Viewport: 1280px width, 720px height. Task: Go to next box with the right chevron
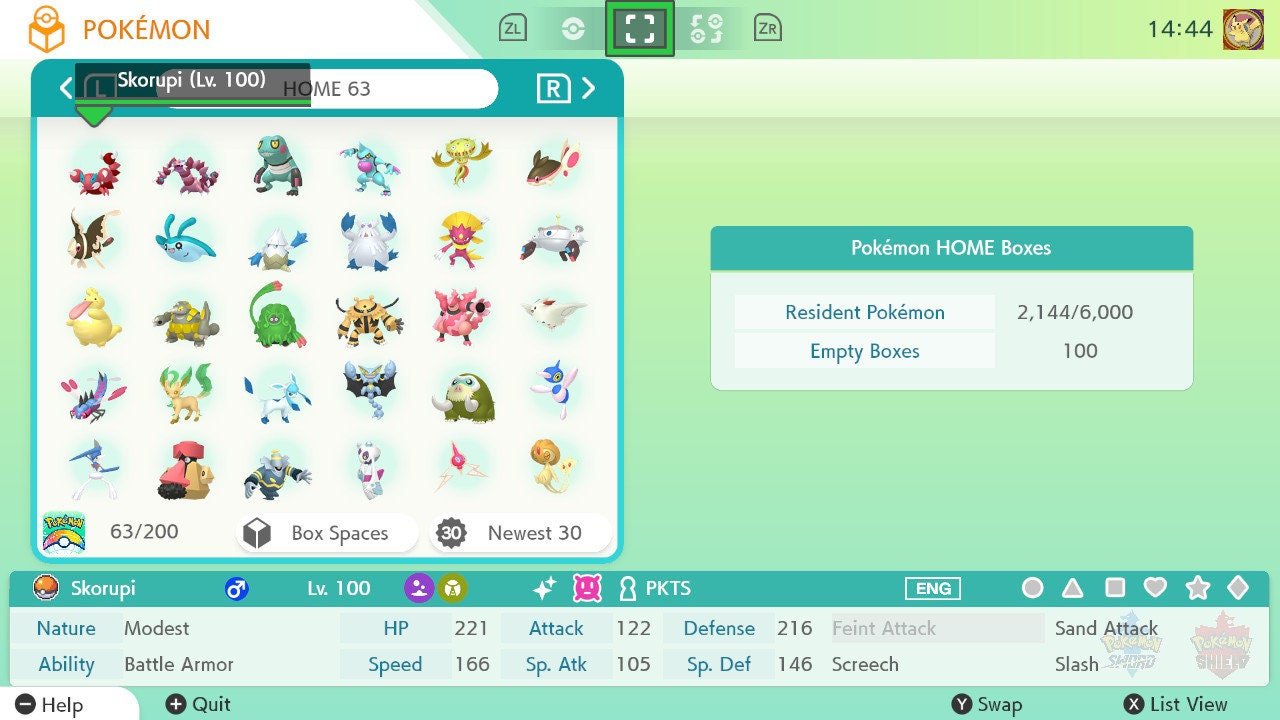pyautogui.click(x=589, y=88)
